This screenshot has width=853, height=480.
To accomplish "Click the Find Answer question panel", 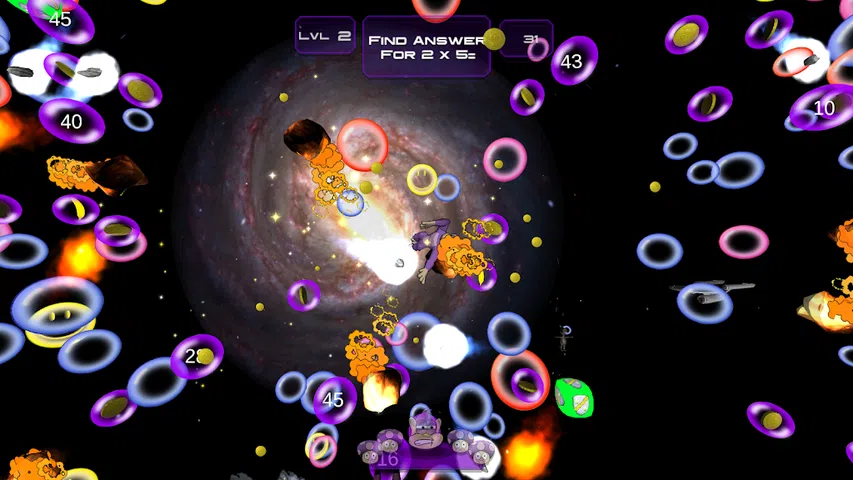I will coord(425,47).
